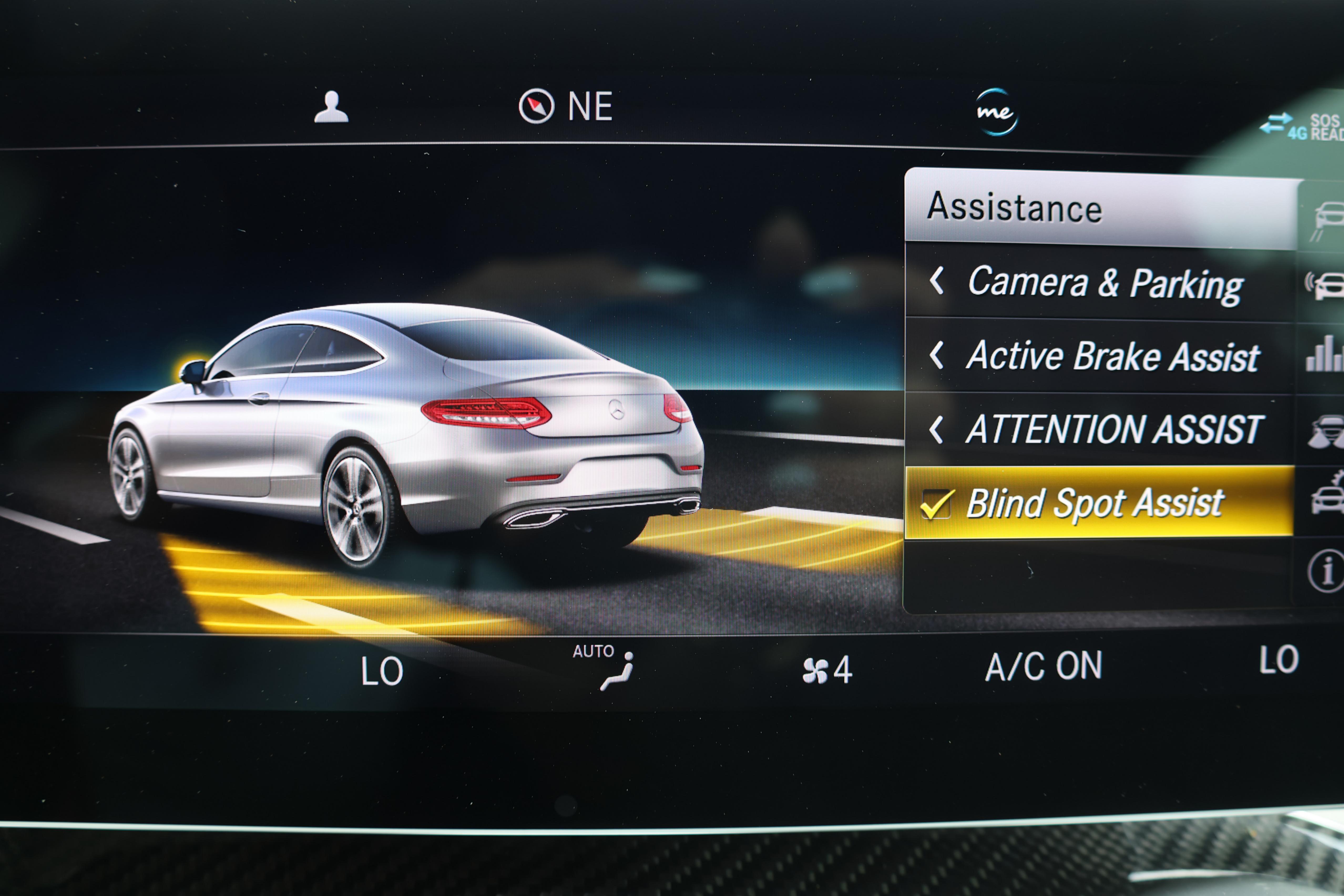Open the Mercedes me icon

coord(996,111)
